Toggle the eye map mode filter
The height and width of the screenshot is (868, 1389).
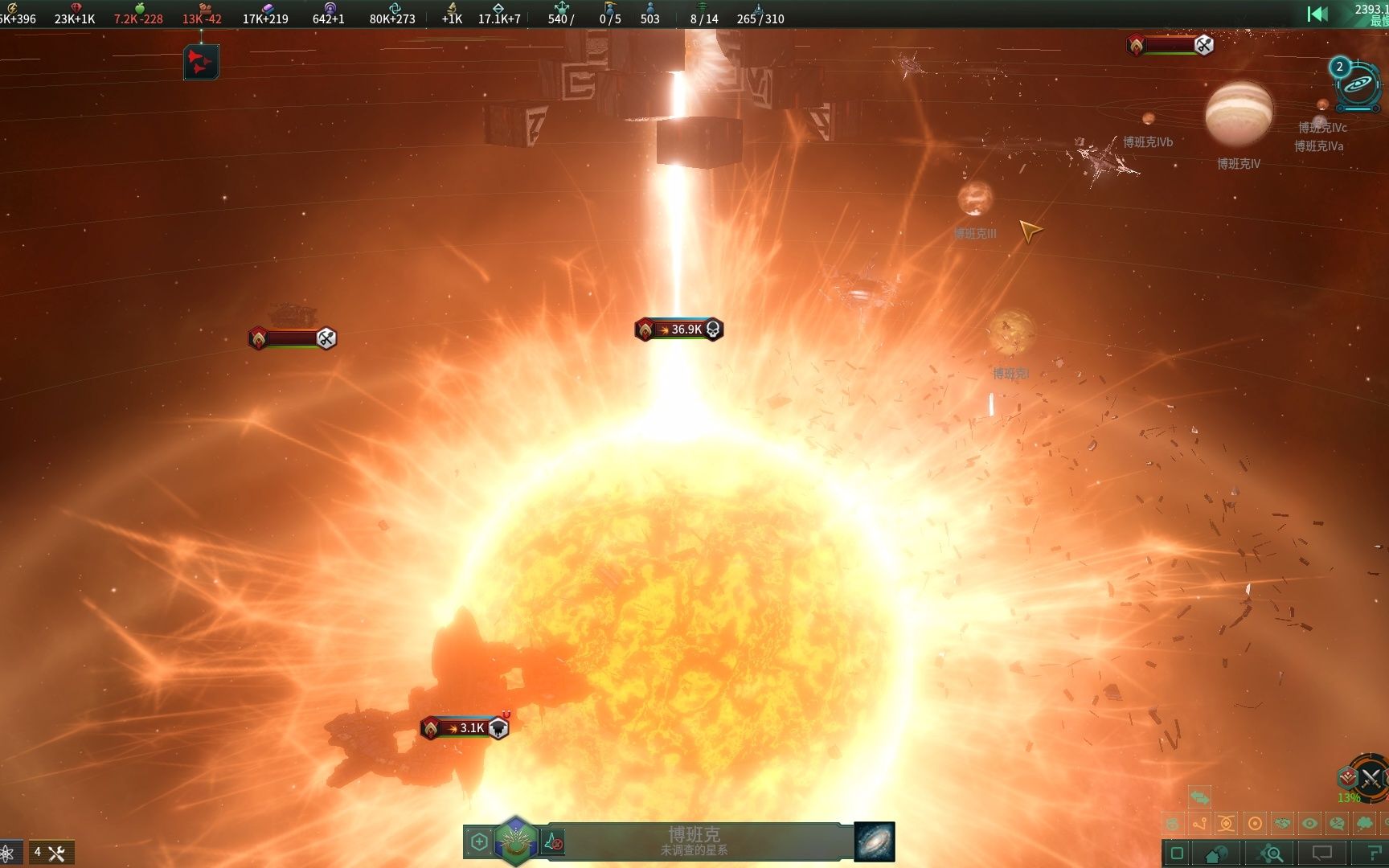click(1309, 823)
